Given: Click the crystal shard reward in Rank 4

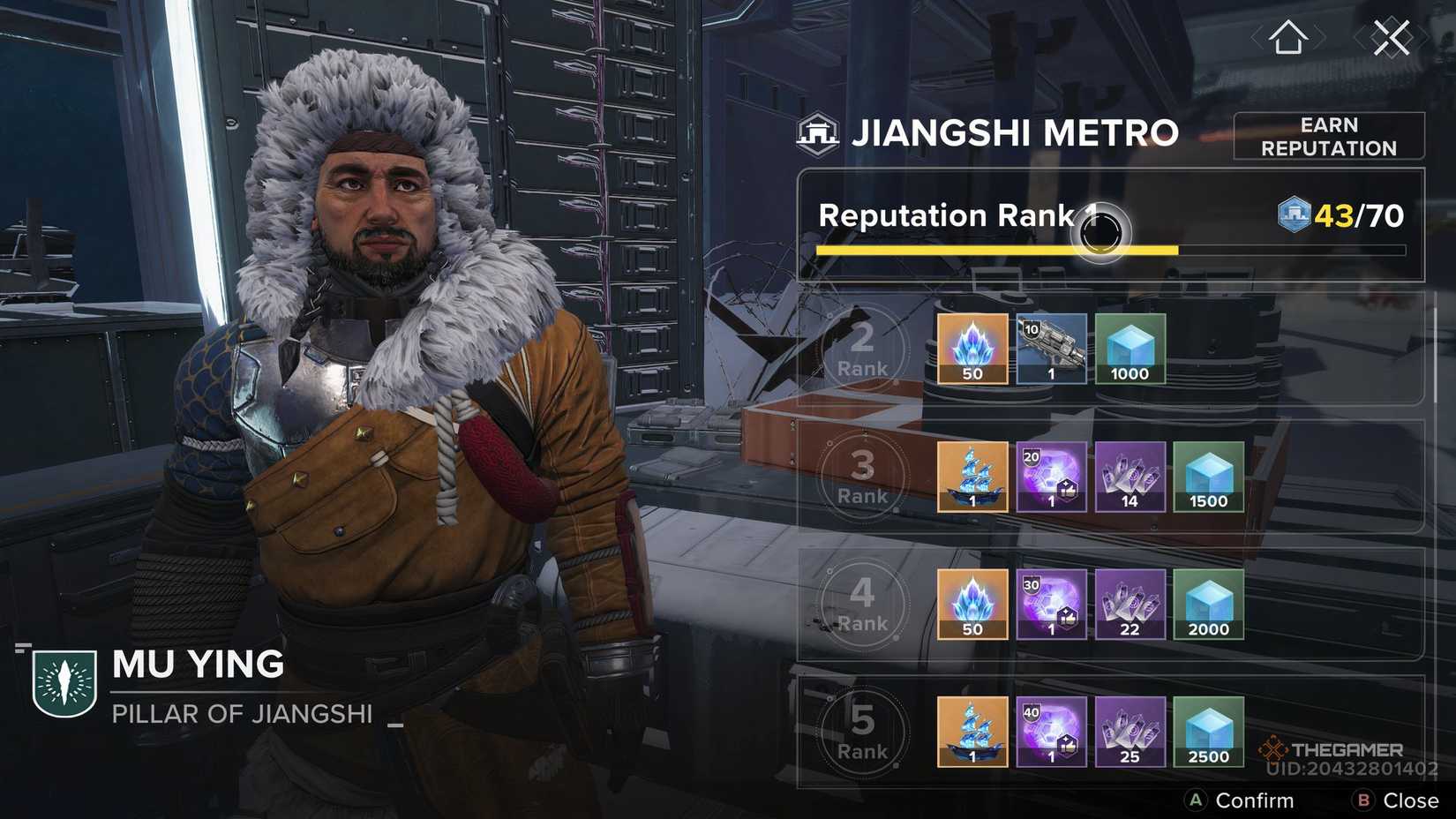Looking at the screenshot, I should pos(971,604).
